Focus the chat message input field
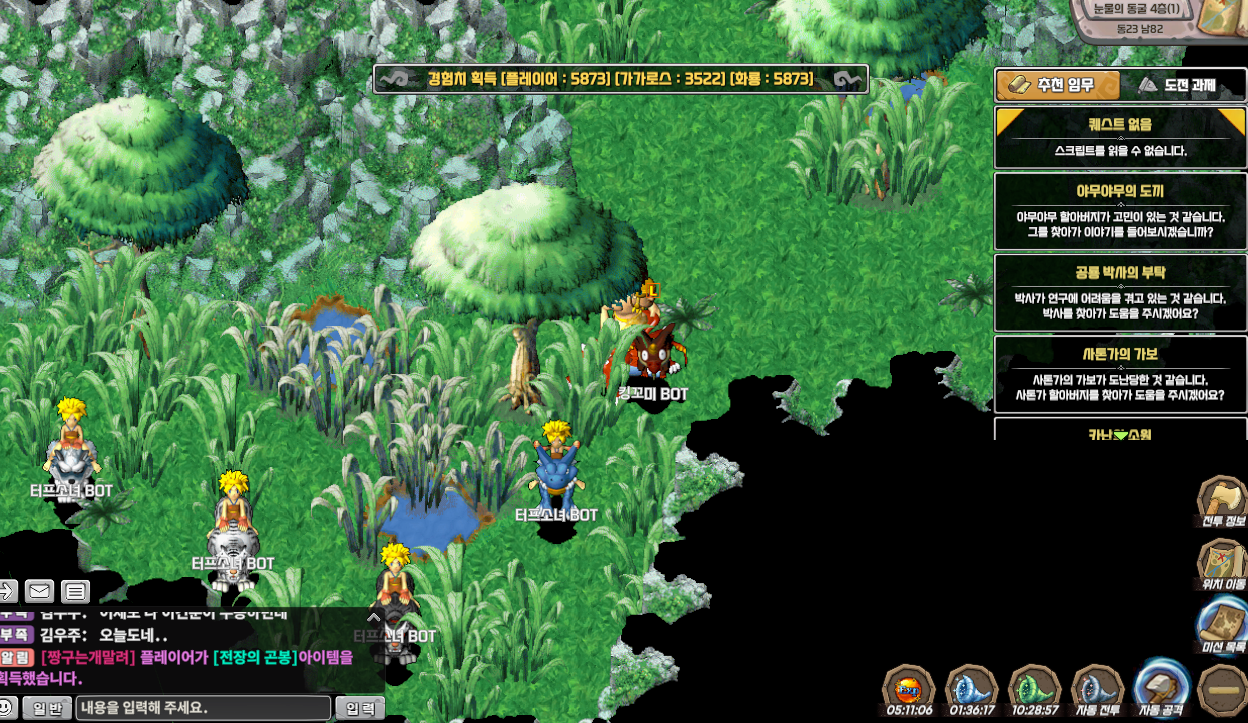The image size is (1248, 723). (x=203, y=709)
